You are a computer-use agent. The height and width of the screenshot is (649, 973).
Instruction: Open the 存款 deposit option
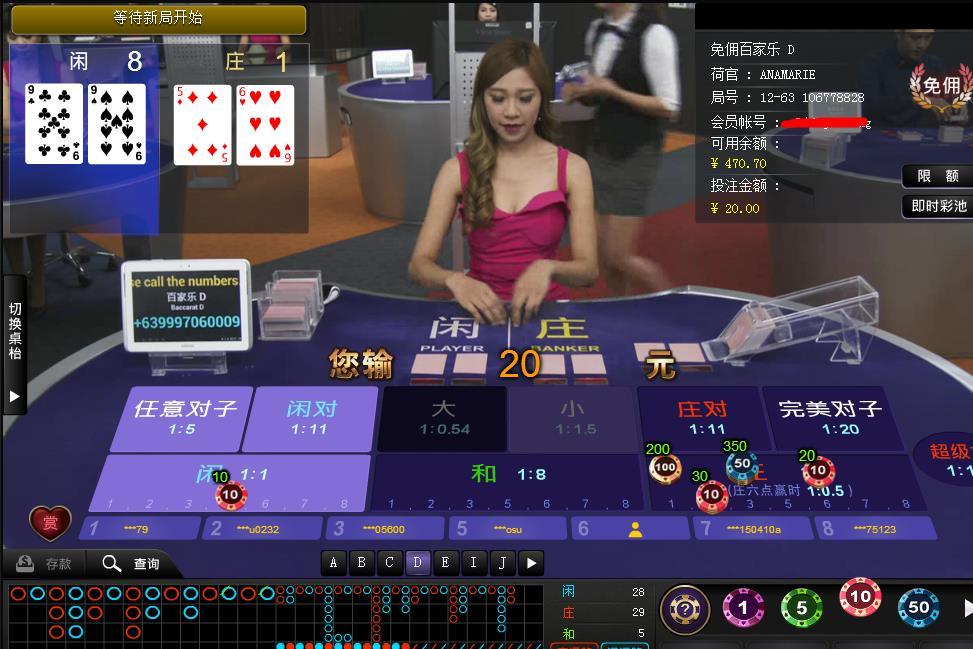tap(46, 564)
